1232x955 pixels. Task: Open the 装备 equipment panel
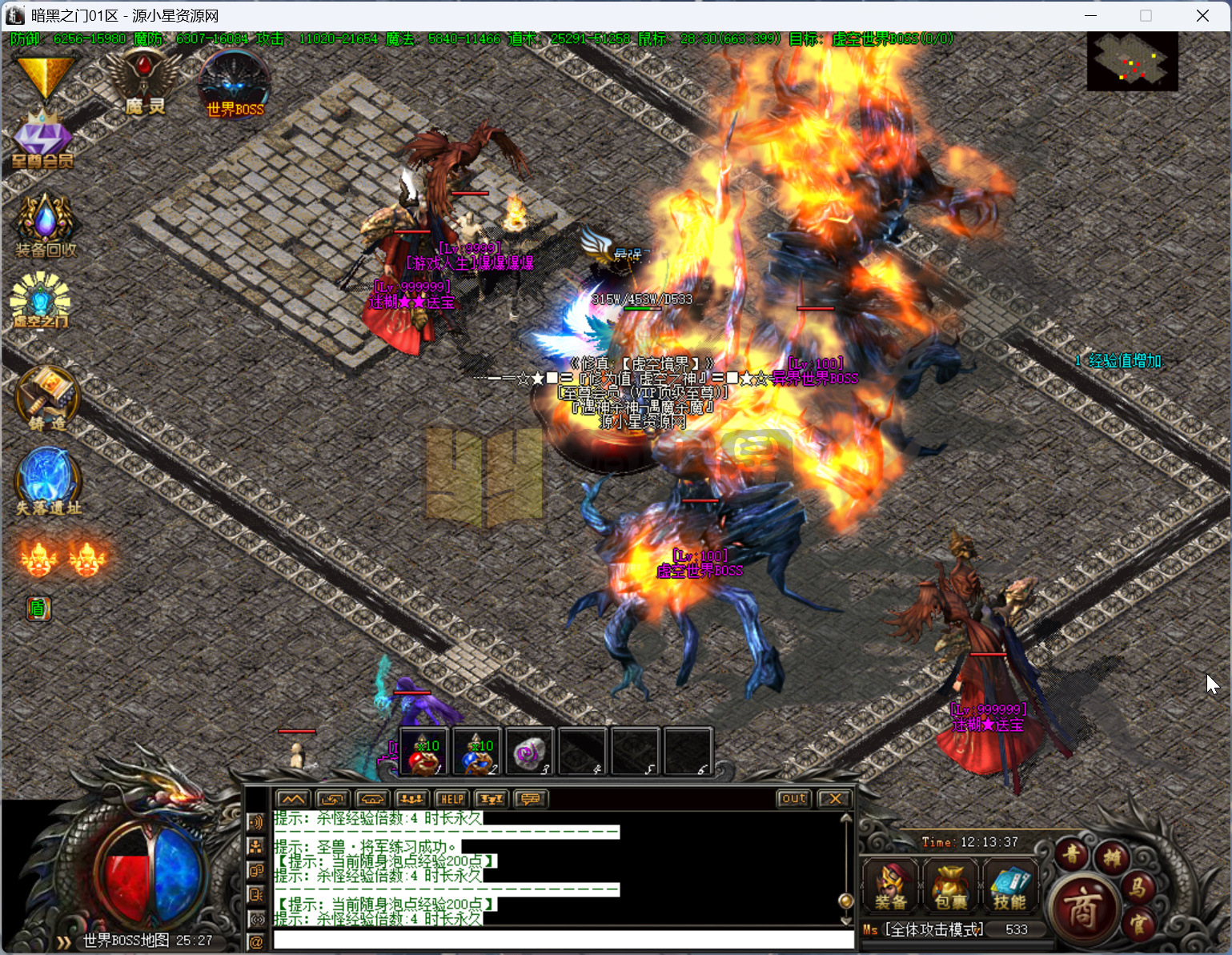(890, 886)
